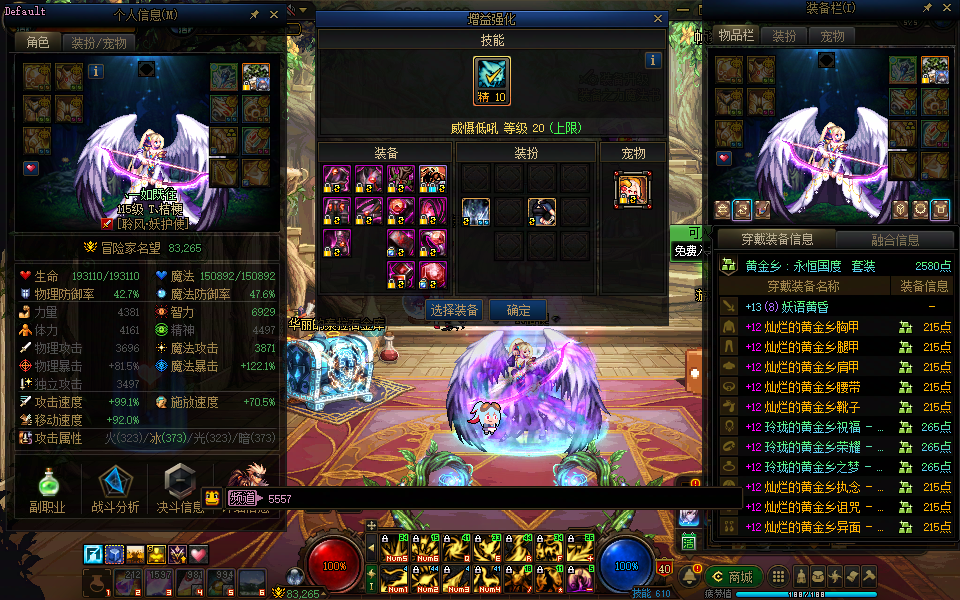The width and height of the screenshot is (960, 600).
Task: Select the pet slot in buff enhancement
Action: [x=632, y=188]
